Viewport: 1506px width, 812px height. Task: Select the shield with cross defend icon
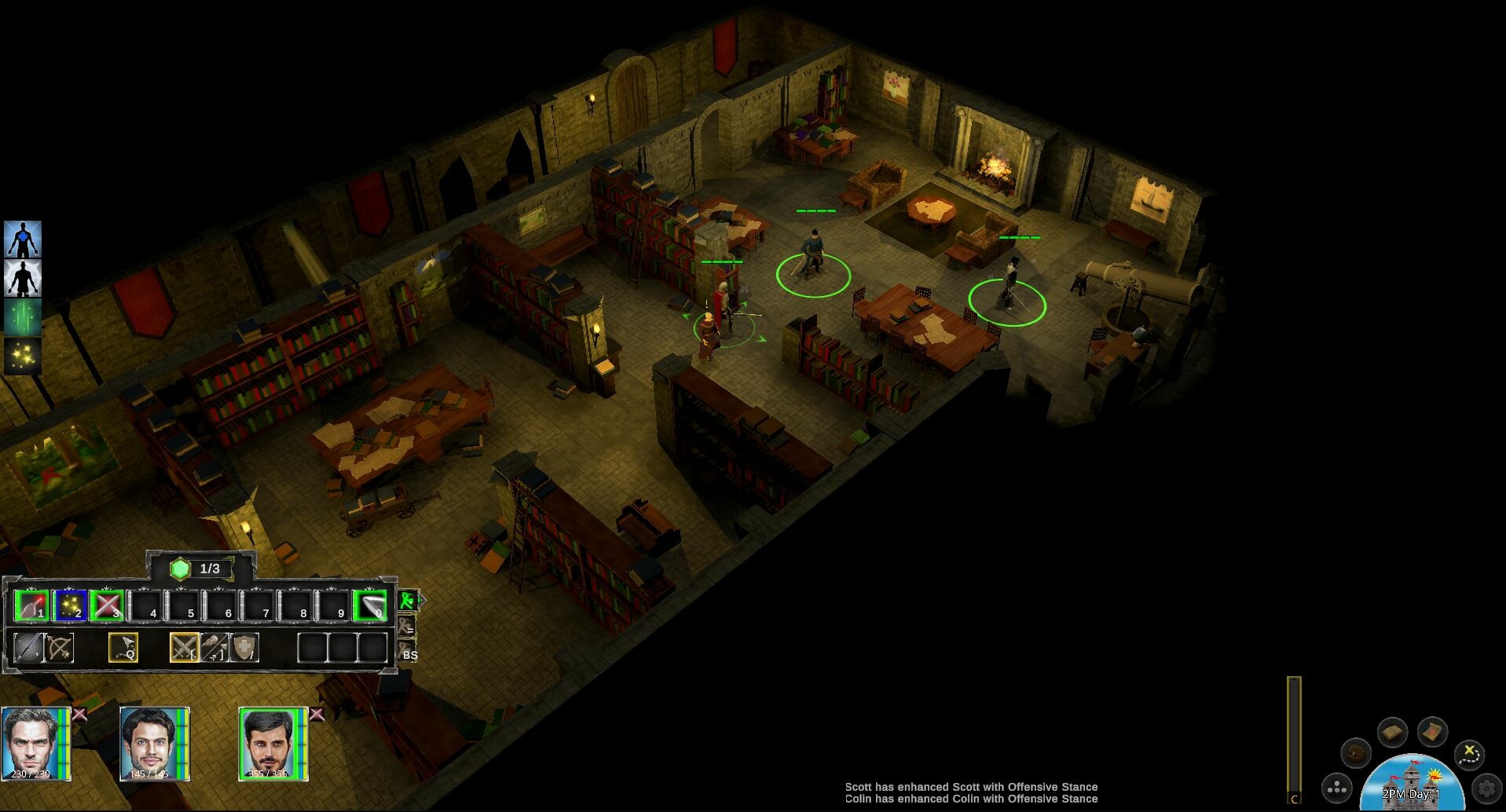tap(244, 649)
